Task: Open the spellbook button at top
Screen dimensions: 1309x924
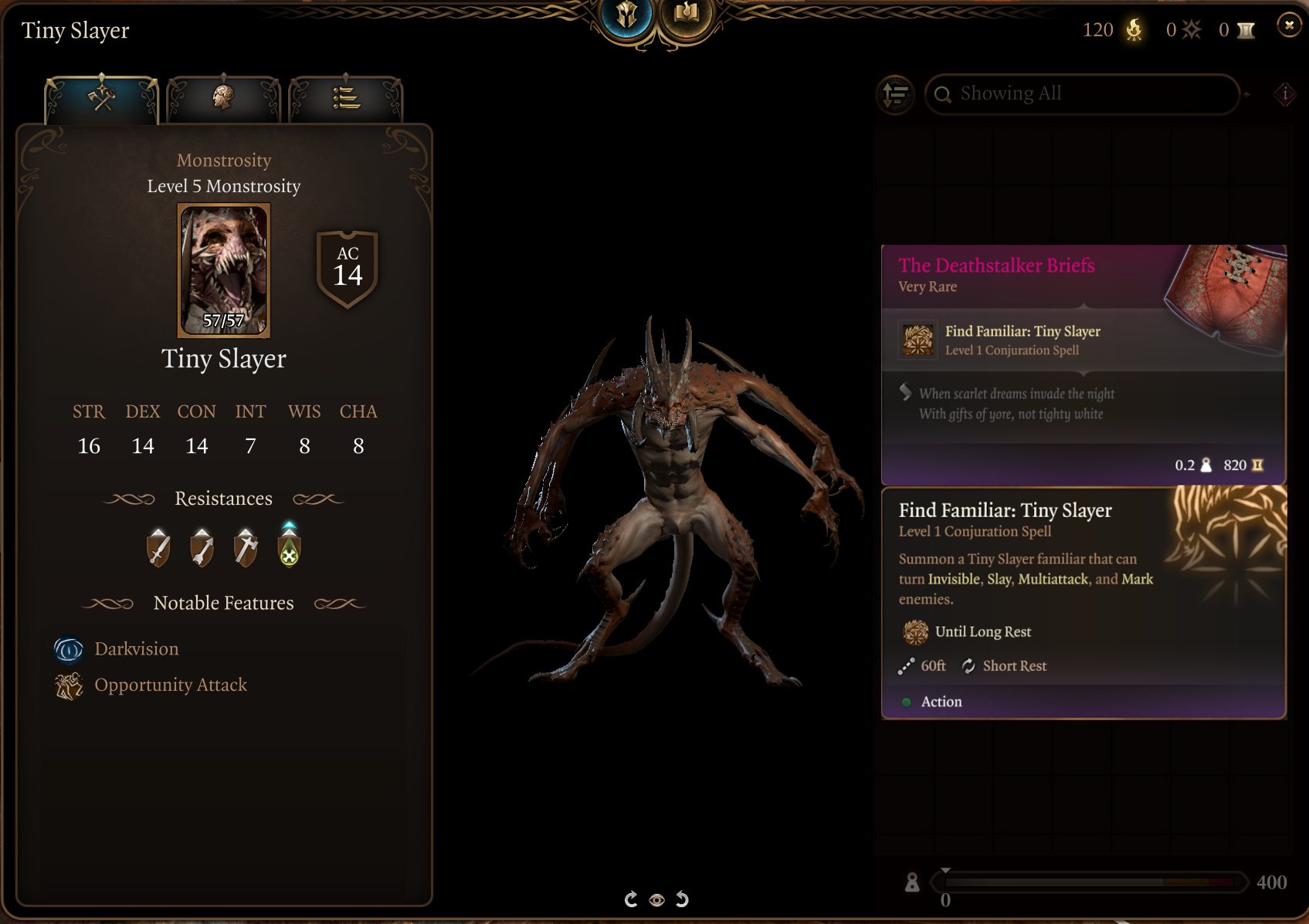Action: 686,15
